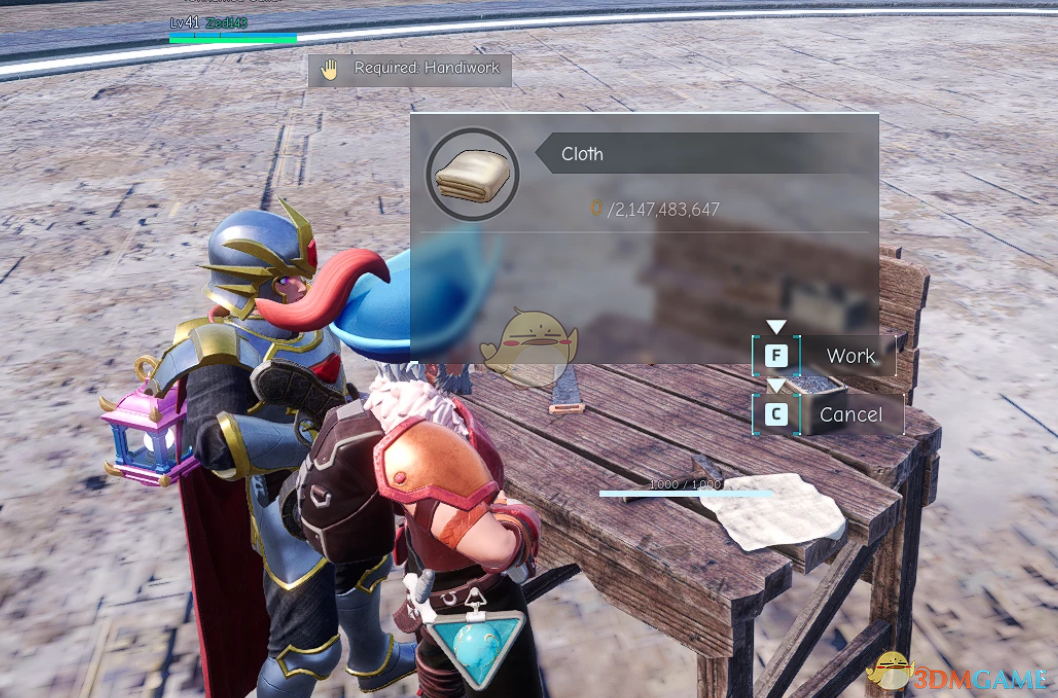This screenshot has height=698, width=1058.
Task: Start the Work action on the workbench
Action: [x=849, y=356]
